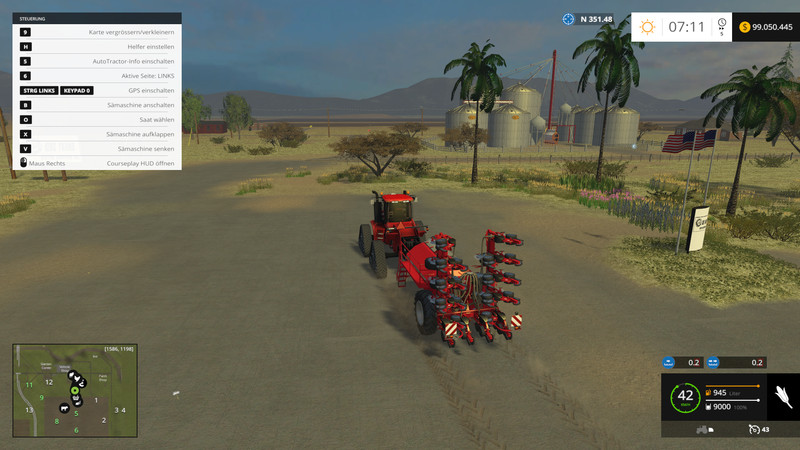The image size is (800, 450).
Task: Select the cow icon on the minimap
Action: pos(65,408)
